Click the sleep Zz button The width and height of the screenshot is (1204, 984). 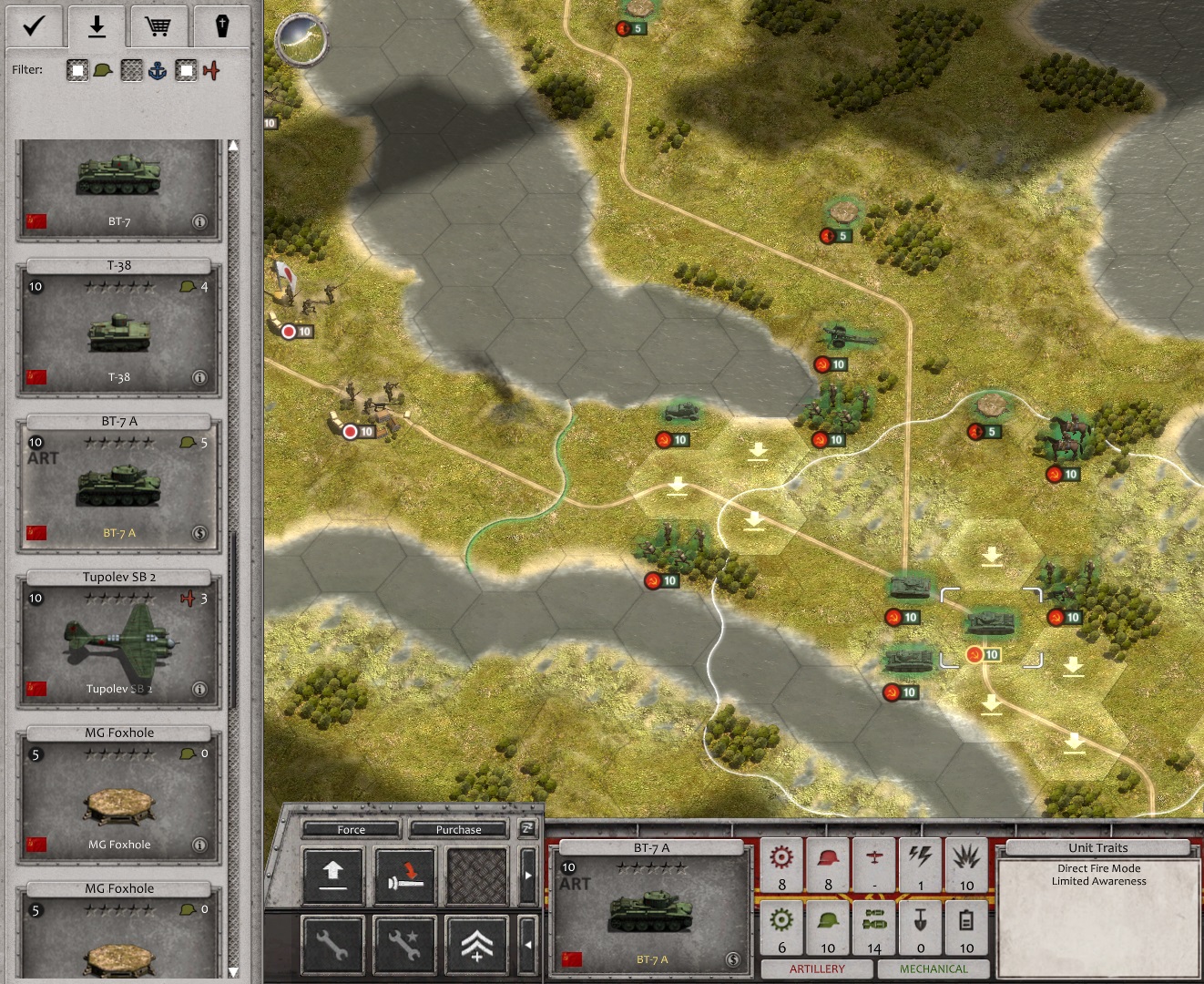coord(527,827)
